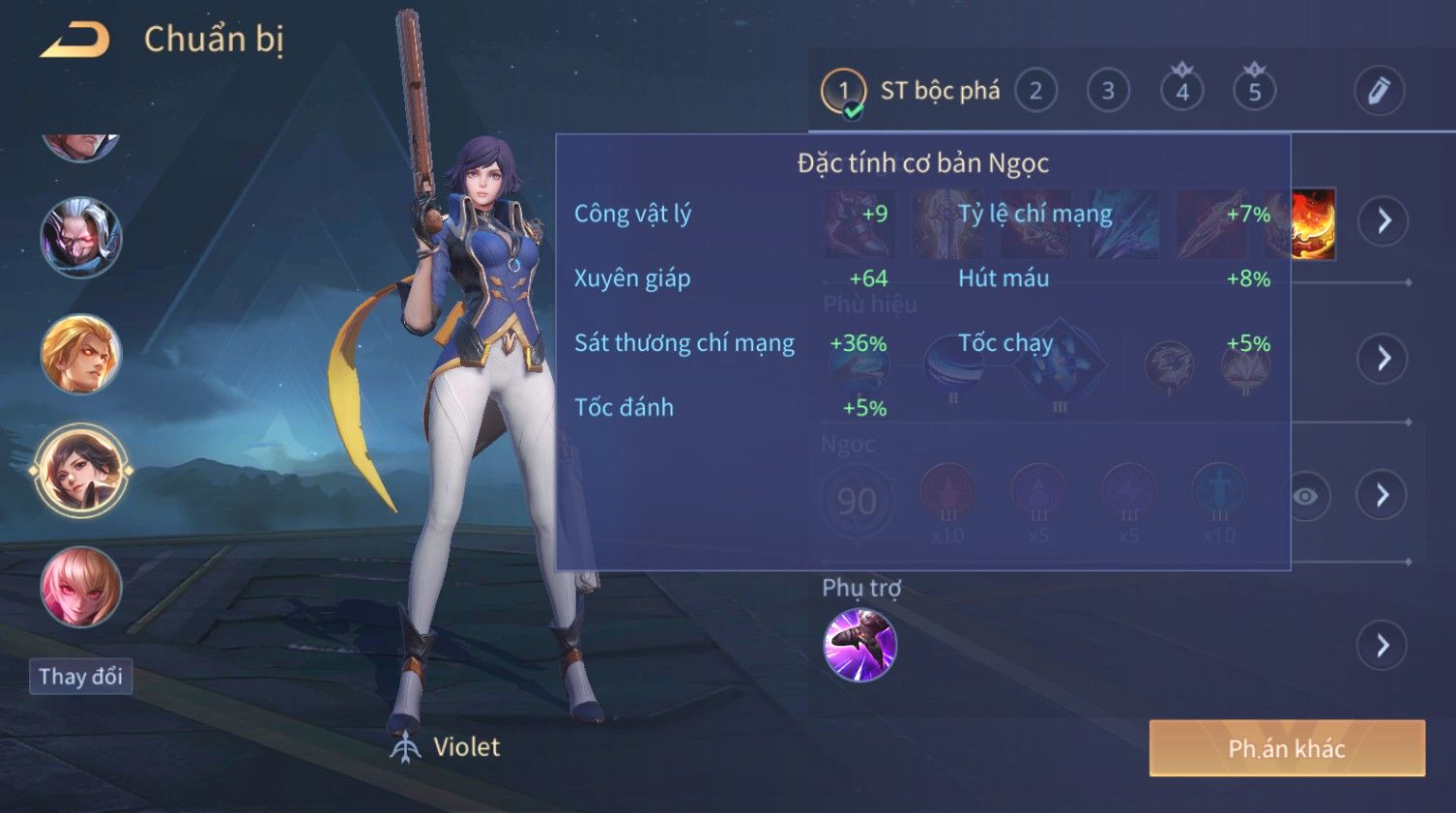Open the Phù hiệu badge section arrow

1383,359
